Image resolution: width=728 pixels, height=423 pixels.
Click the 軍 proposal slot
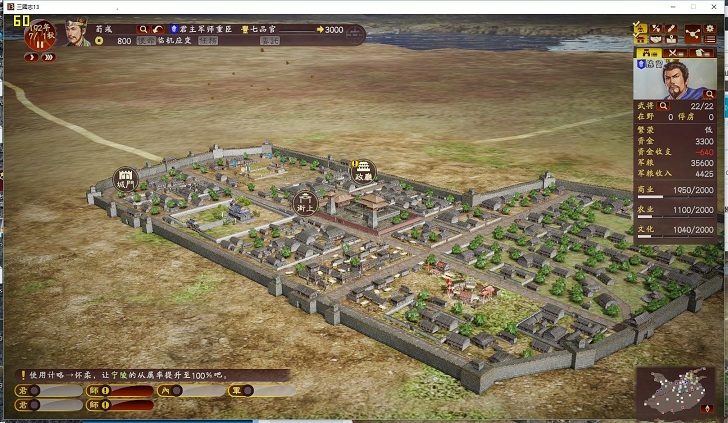(247, 390)
